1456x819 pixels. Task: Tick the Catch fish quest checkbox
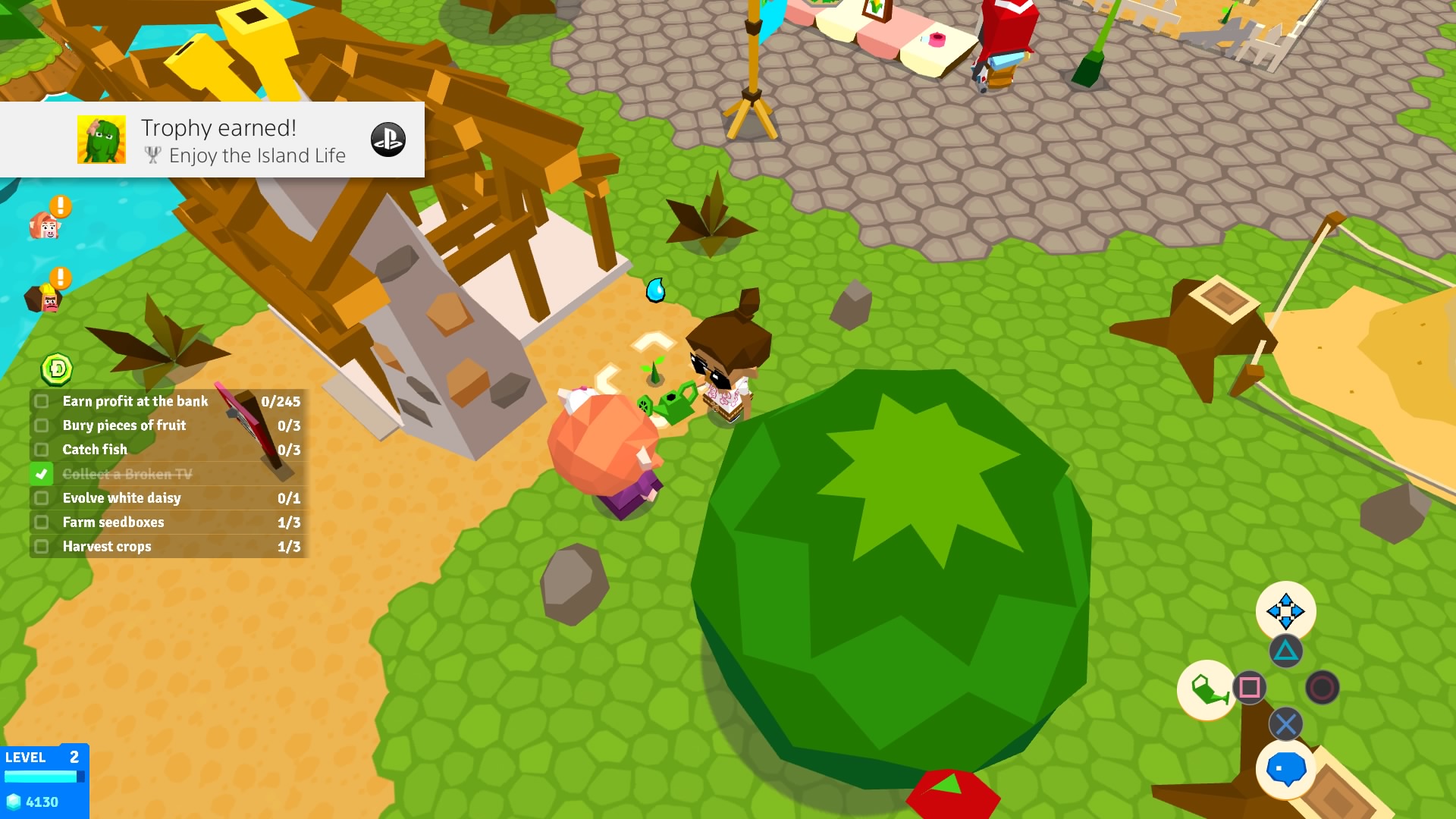40,450
